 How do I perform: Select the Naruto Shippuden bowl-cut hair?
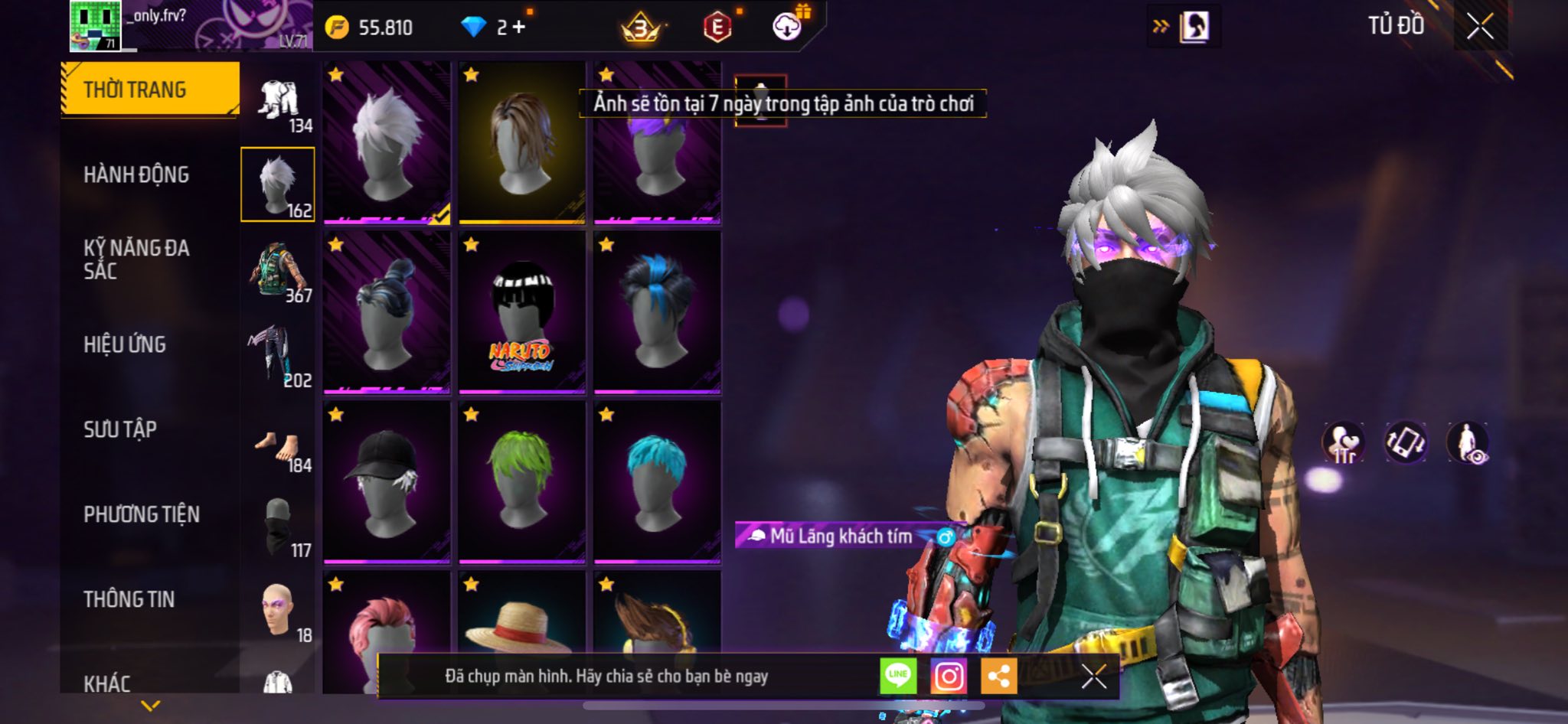521,314
